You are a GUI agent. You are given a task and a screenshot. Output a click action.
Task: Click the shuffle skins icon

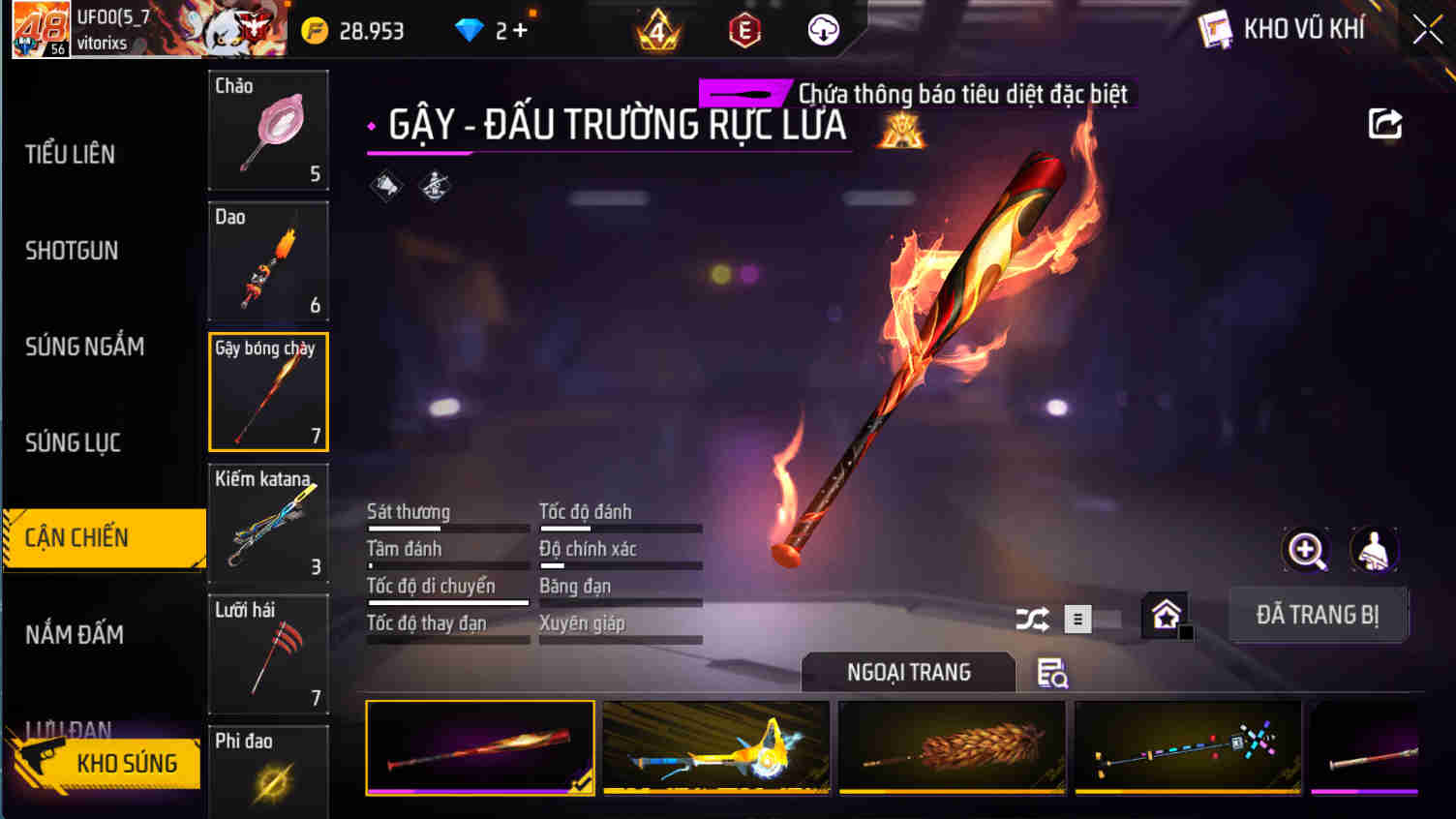[1032, 619]
